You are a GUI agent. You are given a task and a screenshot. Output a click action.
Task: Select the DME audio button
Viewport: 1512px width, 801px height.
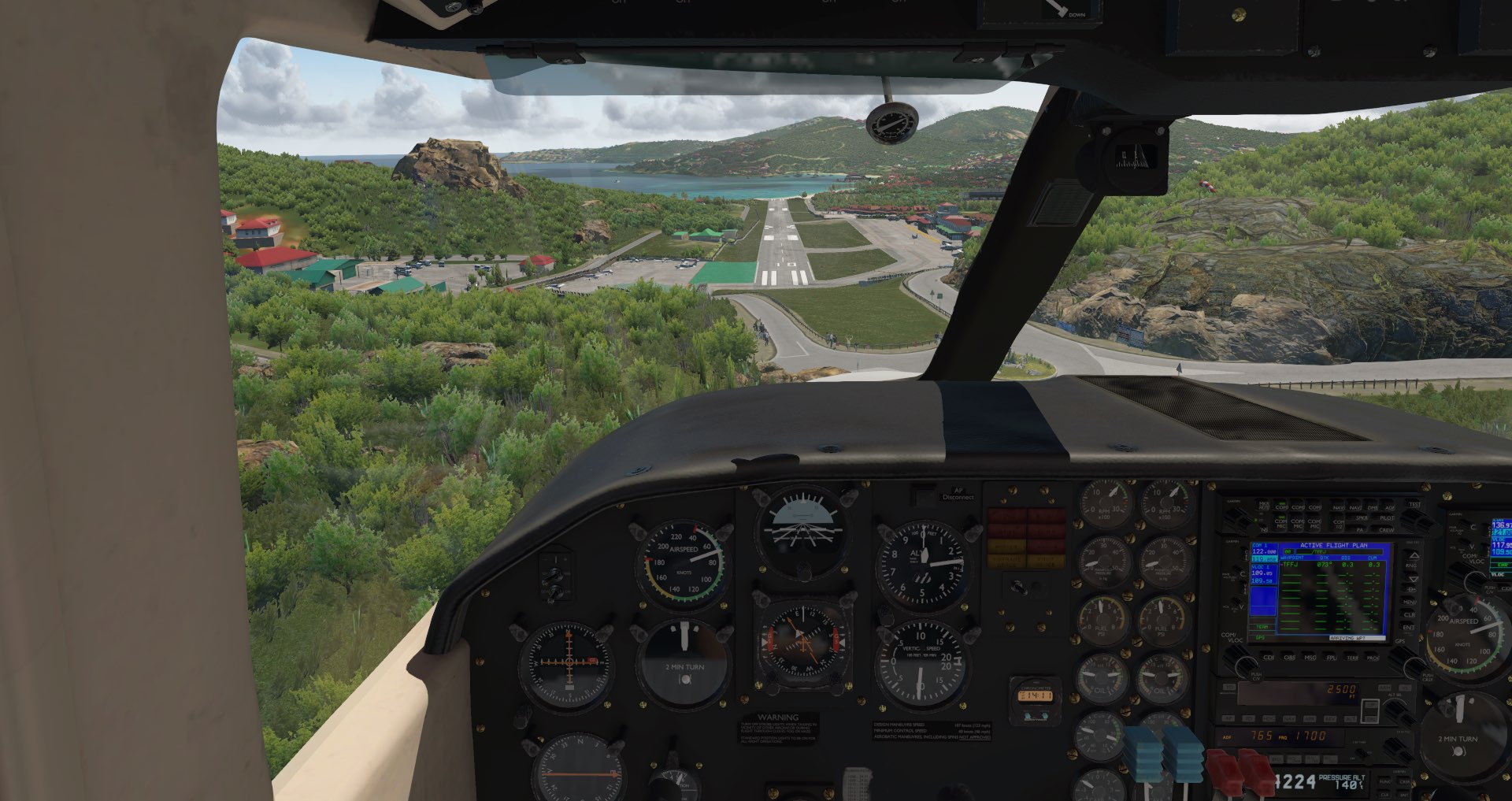click(1372, 507)
